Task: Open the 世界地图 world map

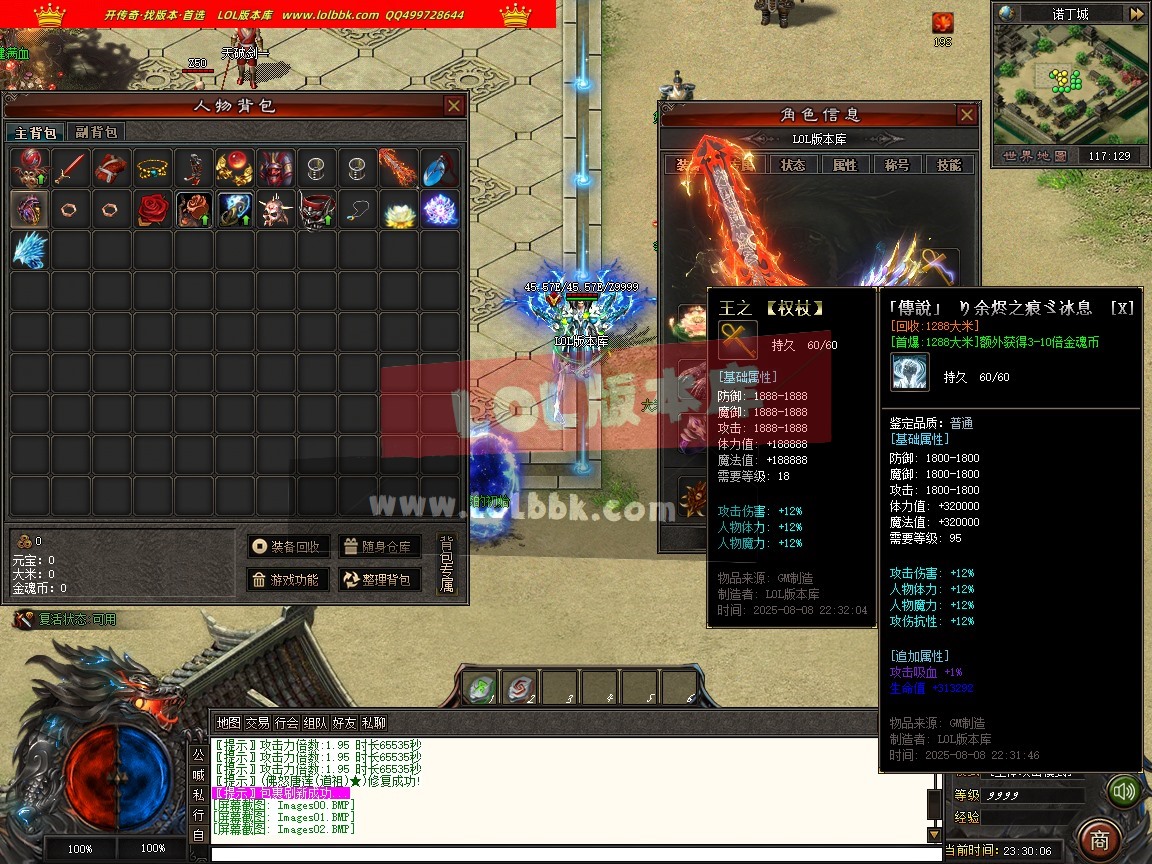Action: tap(1035, 156)
